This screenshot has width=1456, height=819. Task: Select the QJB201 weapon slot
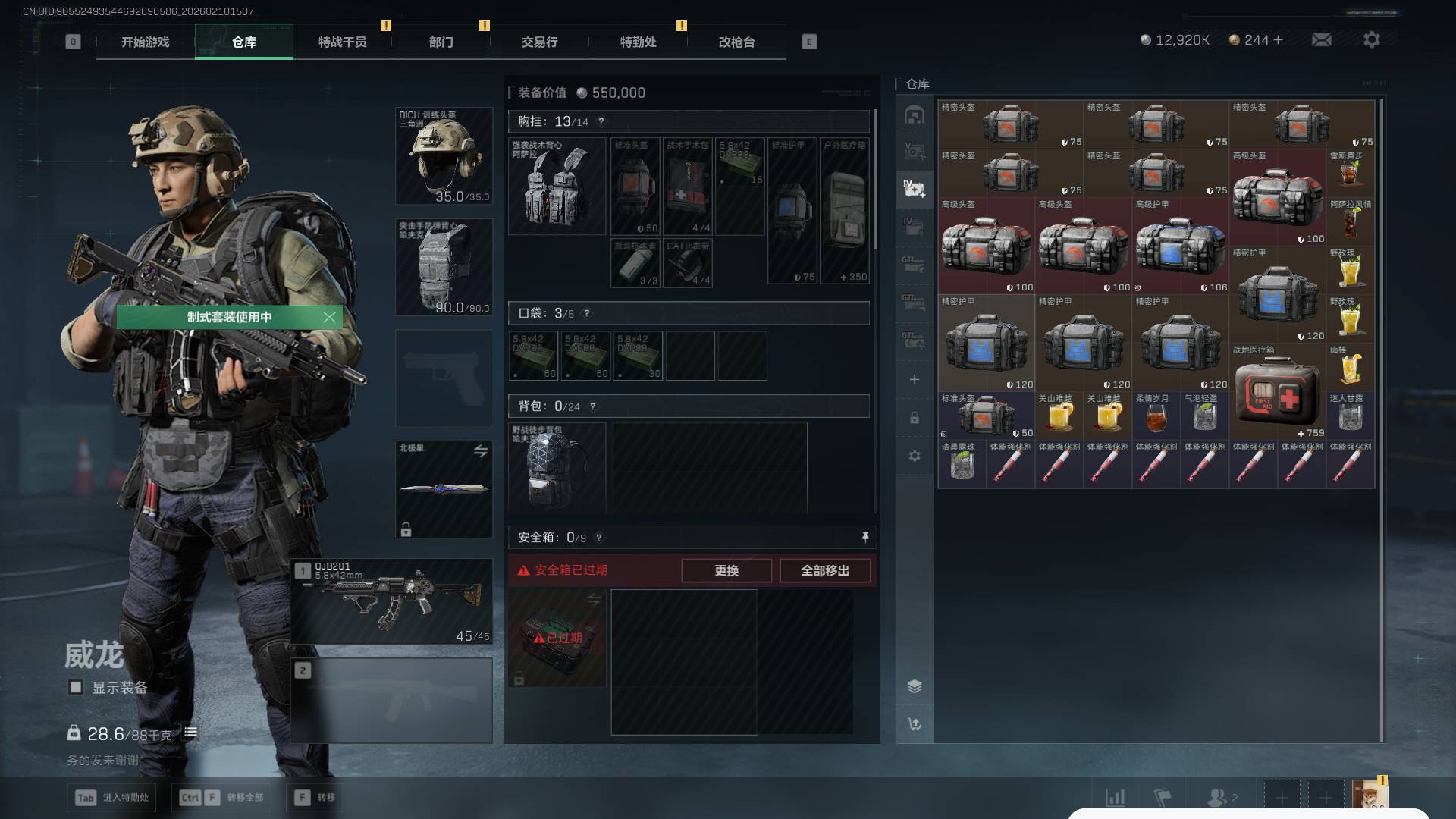tap(392, 602)
